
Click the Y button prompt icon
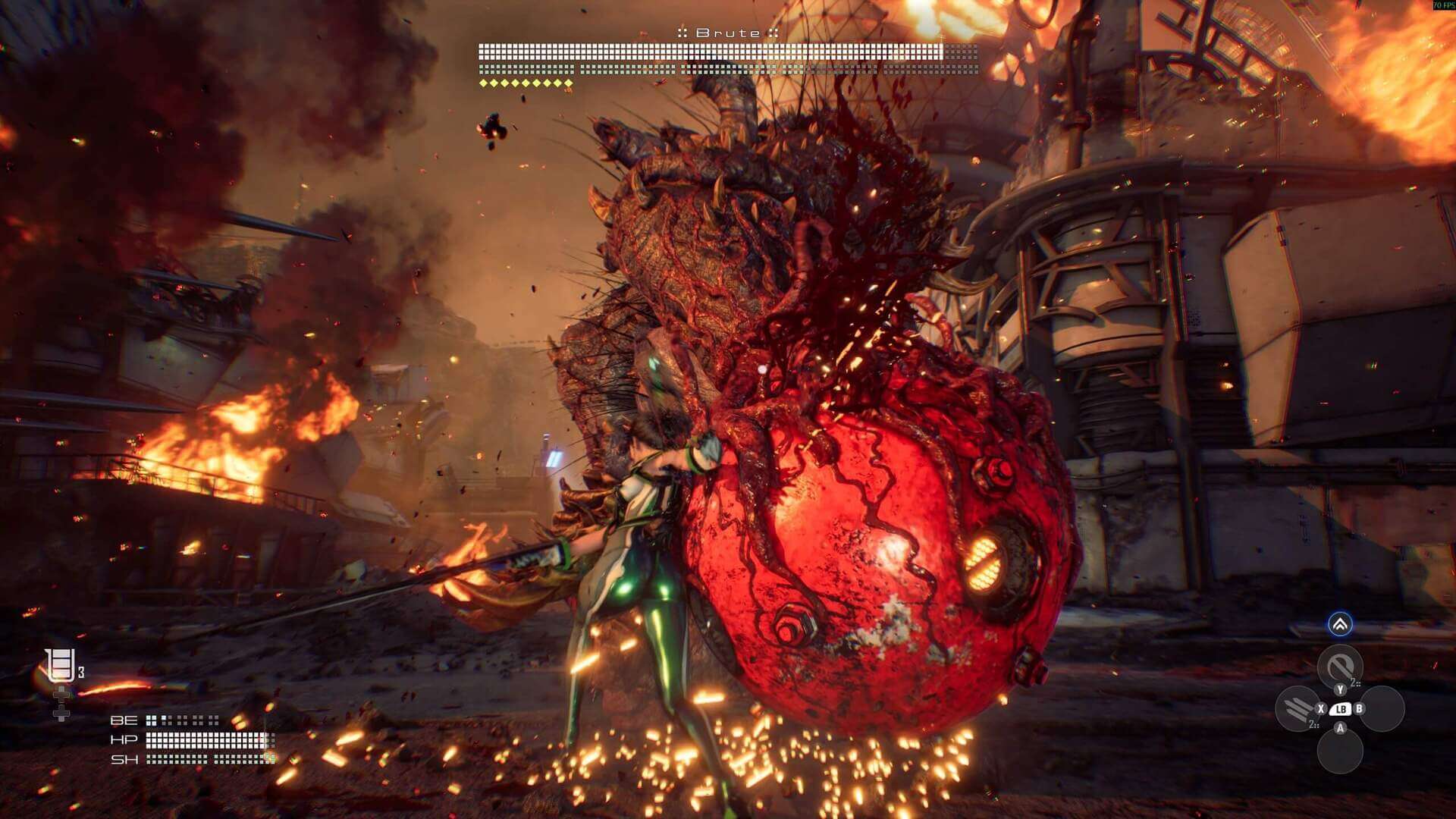tap(1340, 689)
